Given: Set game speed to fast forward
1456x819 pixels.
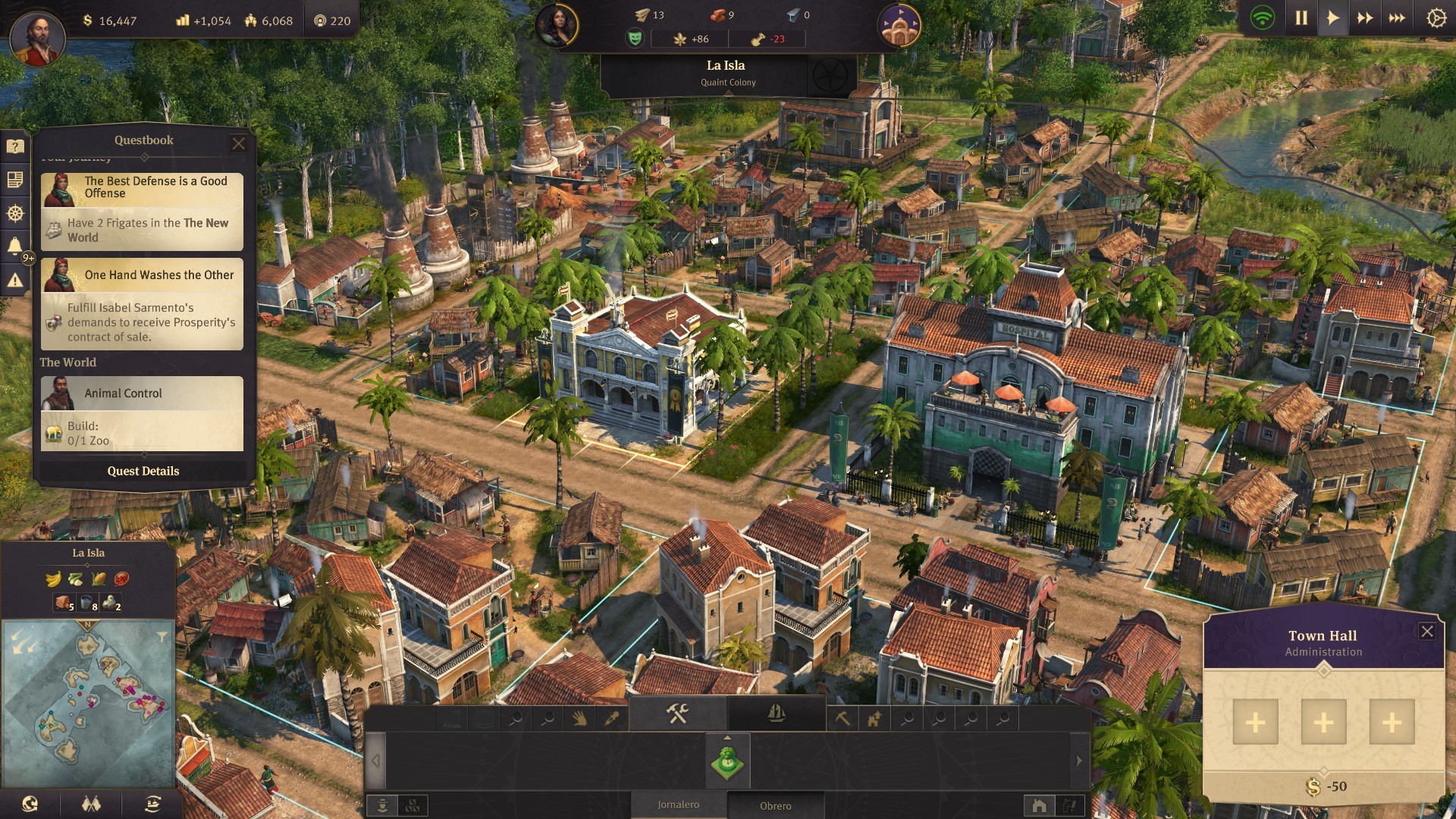Looking at the screenshot, I should click(1365, 18).
